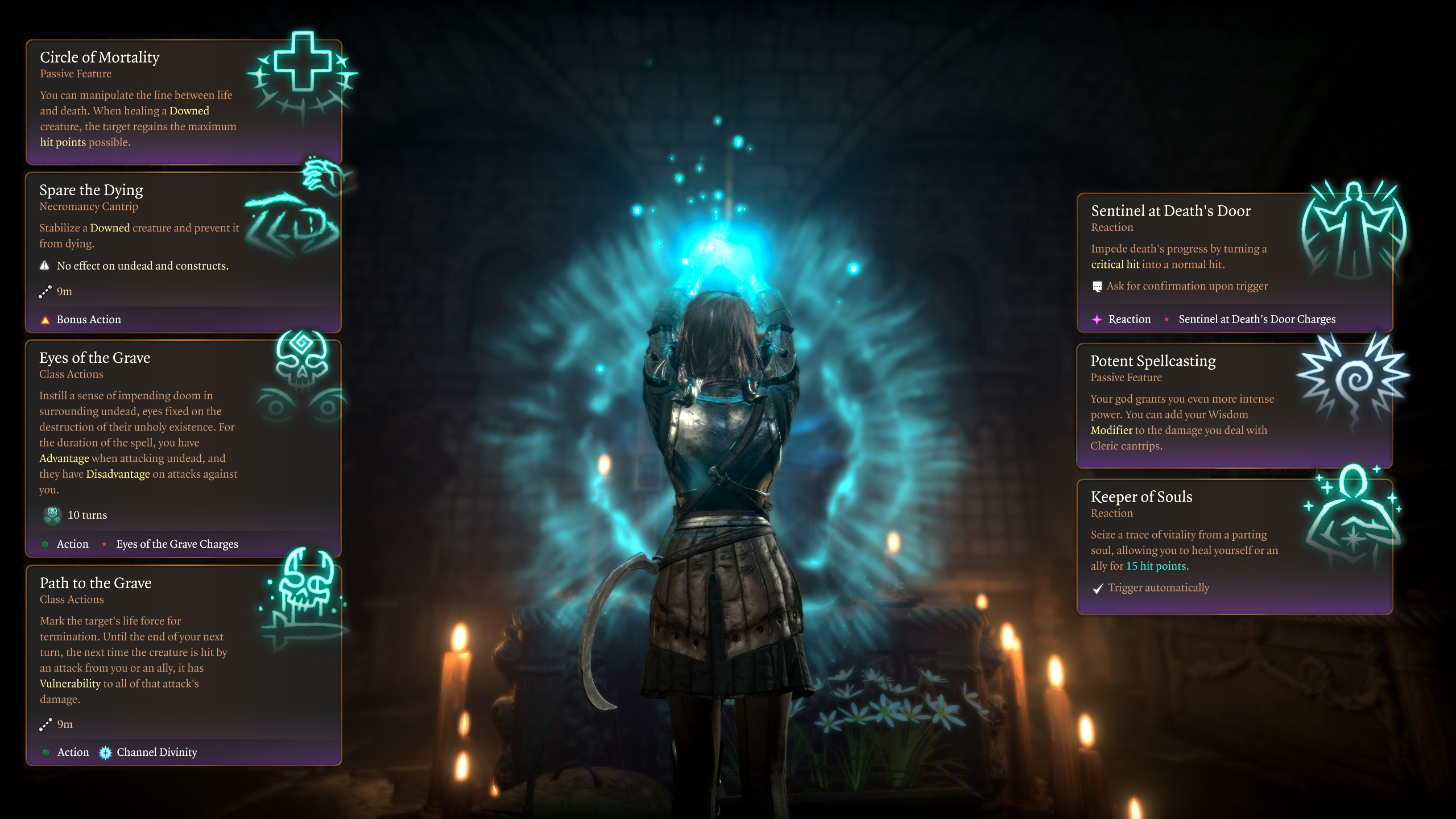Select the Channel Divinity resource label
The width and height of the screenshot is (1456, 819).
(x=156, y=752)
